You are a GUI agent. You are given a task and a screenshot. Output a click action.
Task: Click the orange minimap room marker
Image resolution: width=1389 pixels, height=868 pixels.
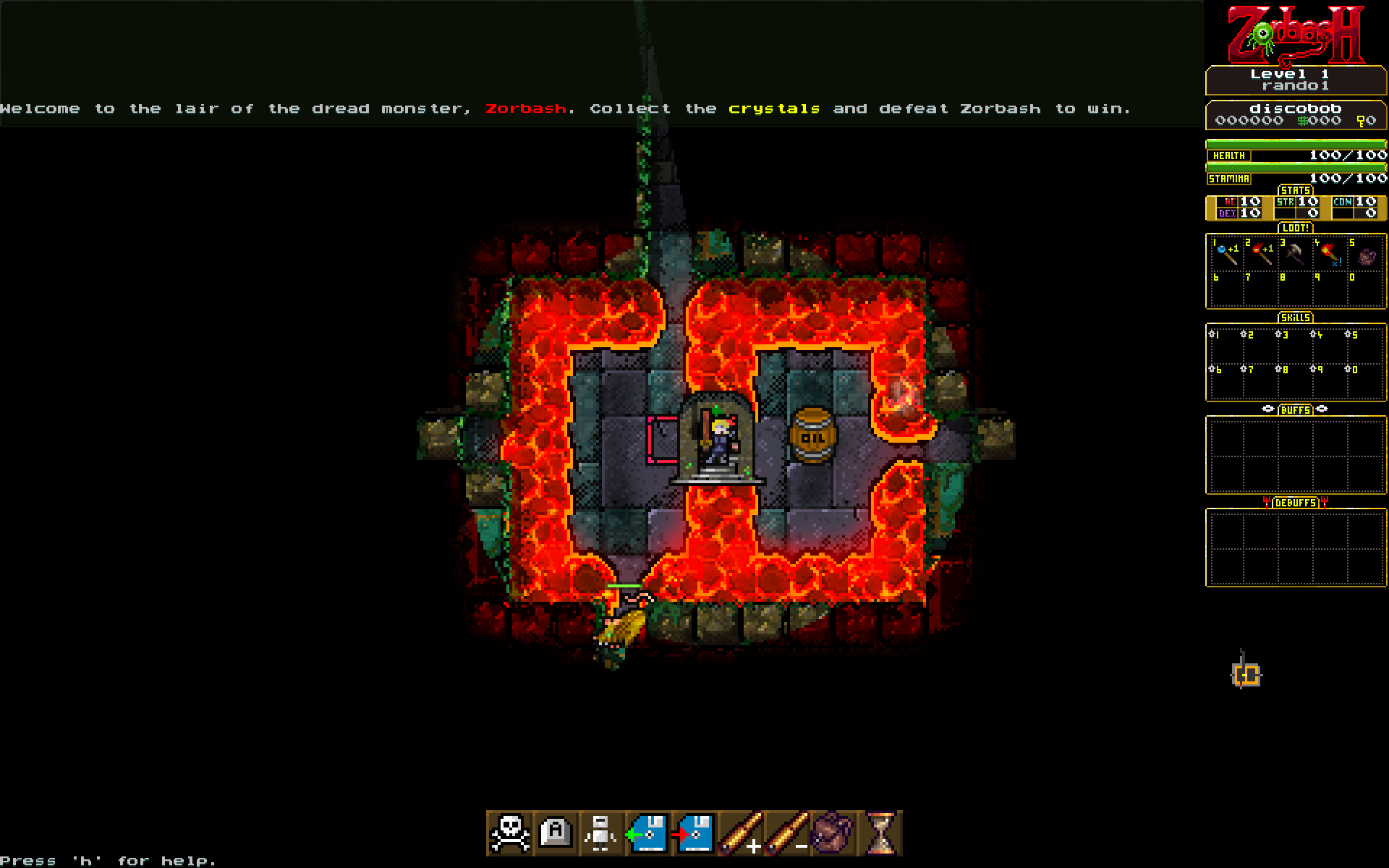pyautogui.click(x=1246, y=676)
